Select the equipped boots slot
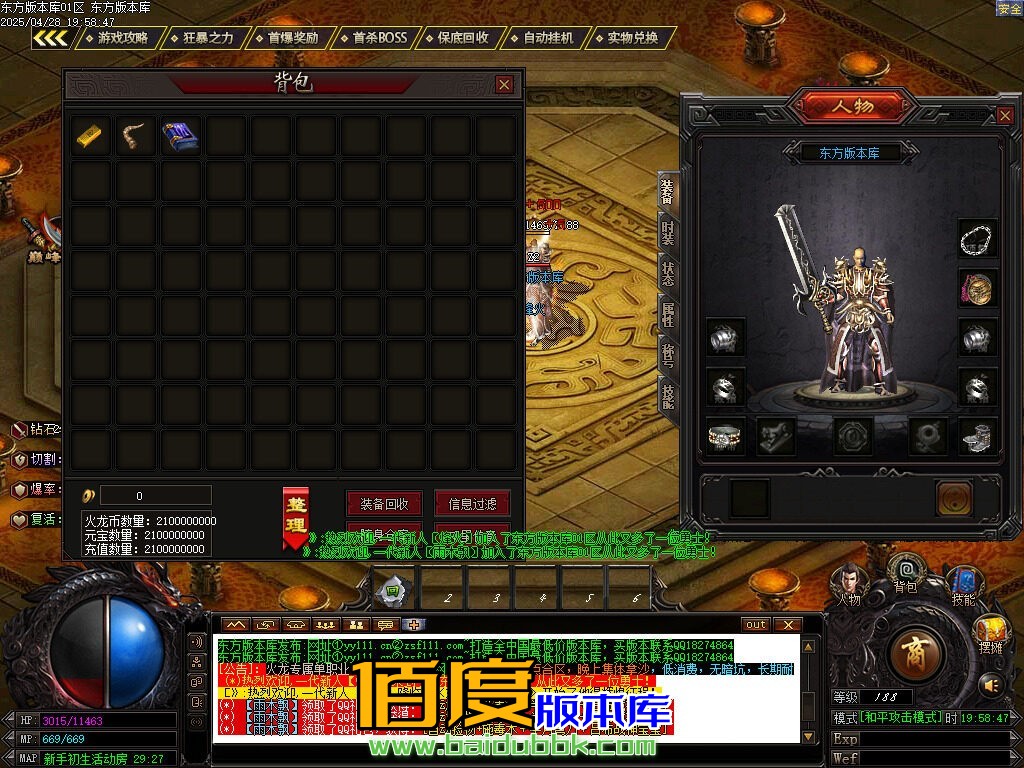Screen dimensions: 1024x768 pyautogui.click(x=977, y=436)
